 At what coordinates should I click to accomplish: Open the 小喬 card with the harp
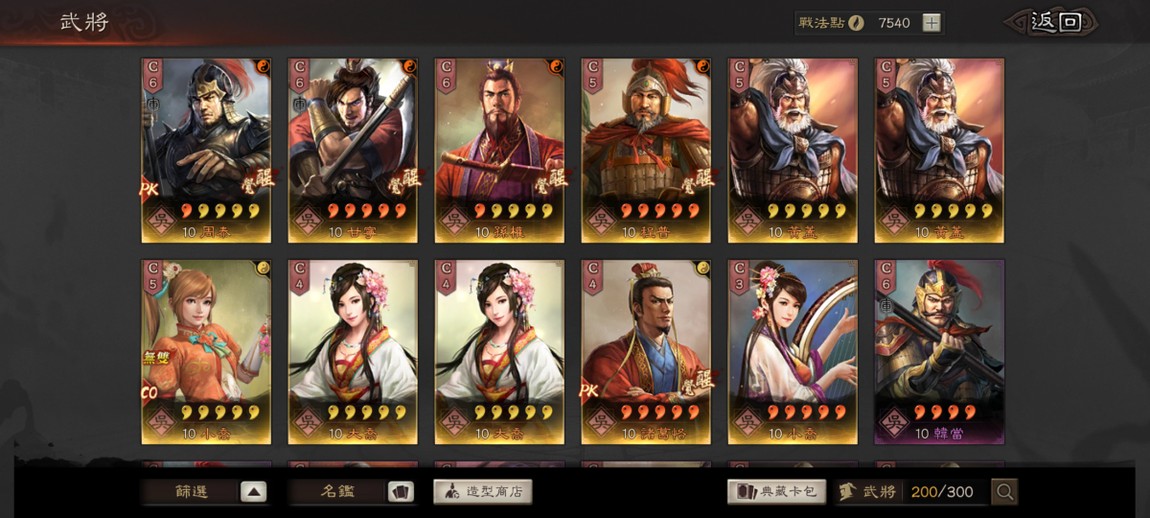[793, 352]
